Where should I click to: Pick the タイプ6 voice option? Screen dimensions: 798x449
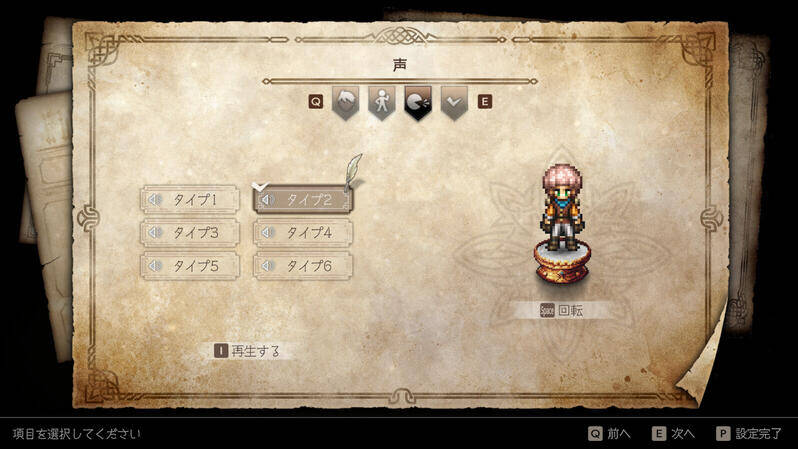pyautogui.click(x=304, y=266)
